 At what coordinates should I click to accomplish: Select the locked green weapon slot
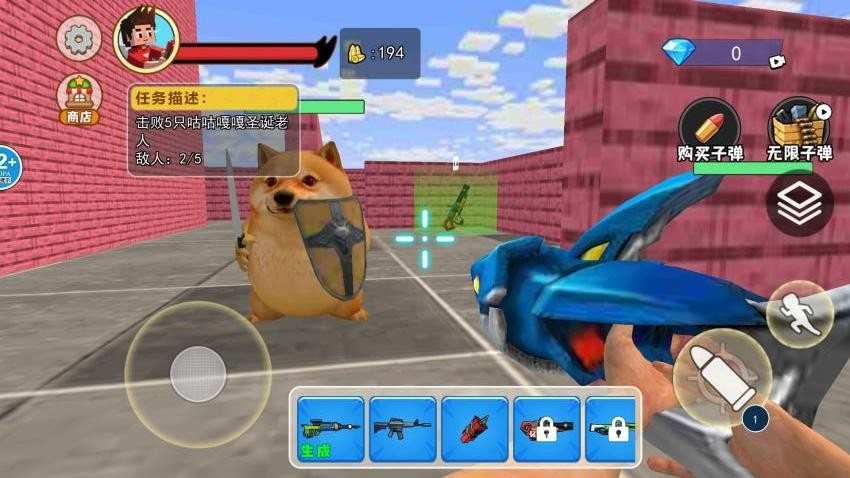click(610, 430)
